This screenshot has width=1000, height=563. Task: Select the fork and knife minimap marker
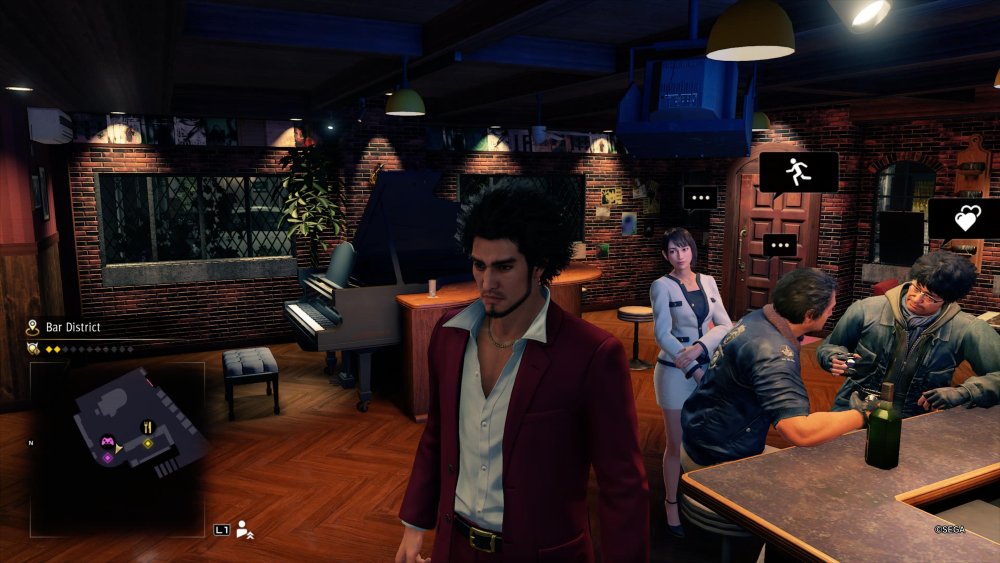(148, 426)
